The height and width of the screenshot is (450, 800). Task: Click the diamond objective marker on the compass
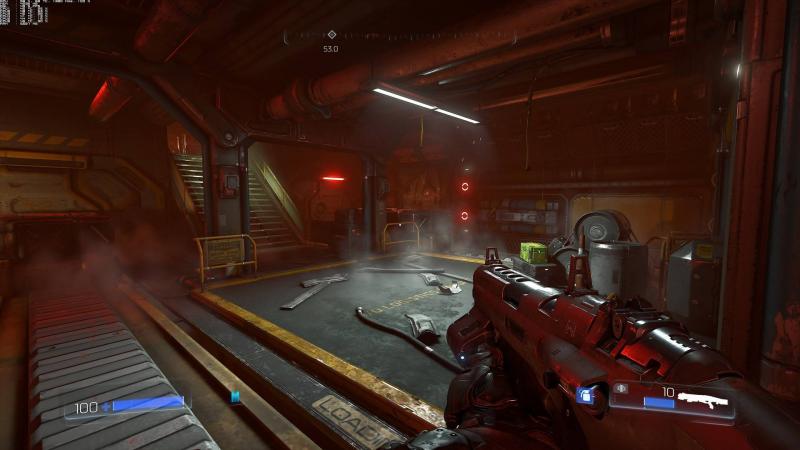click(x=332, y=35)
